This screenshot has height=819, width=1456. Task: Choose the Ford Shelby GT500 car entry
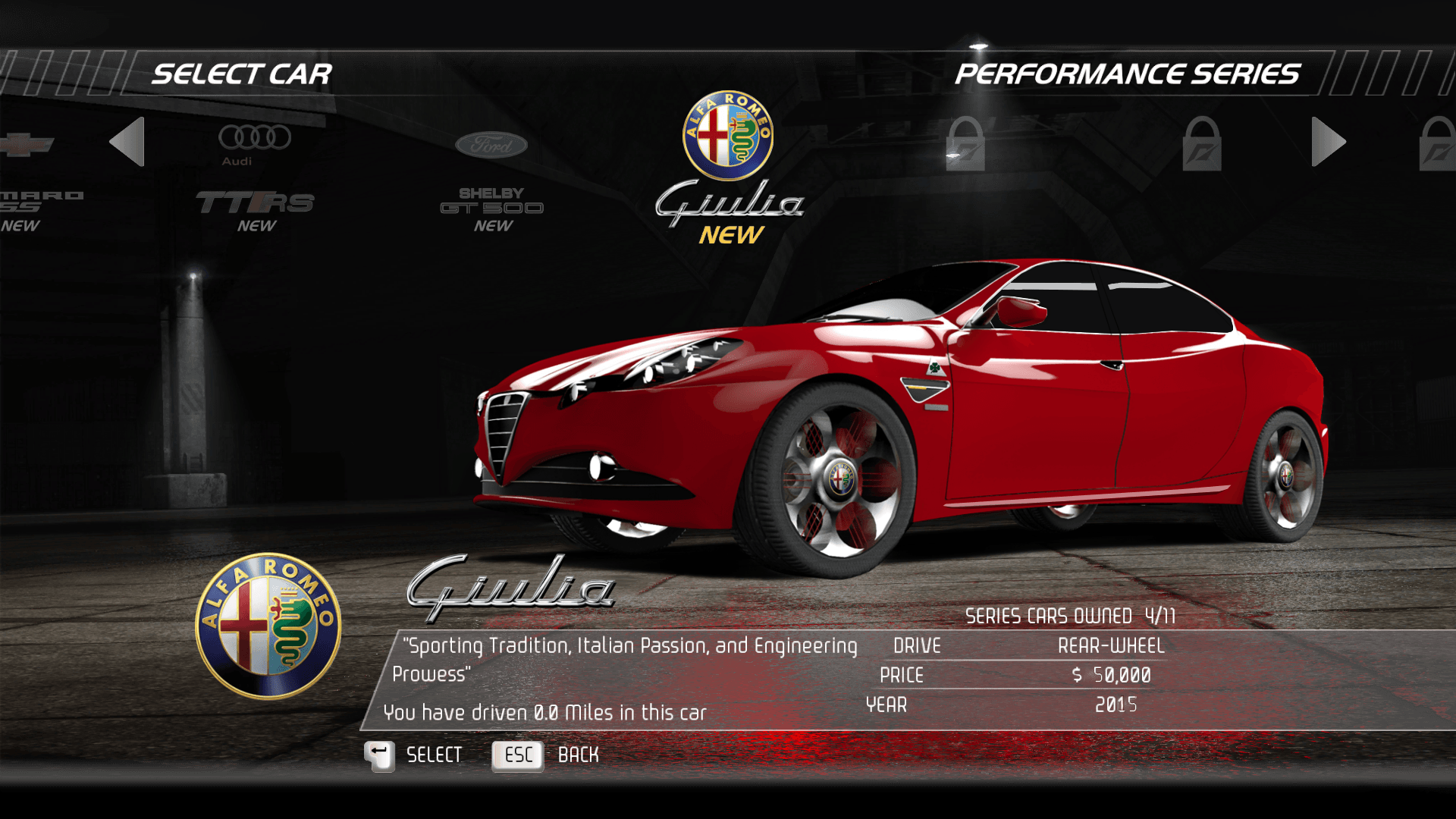[x=491, y=182]
